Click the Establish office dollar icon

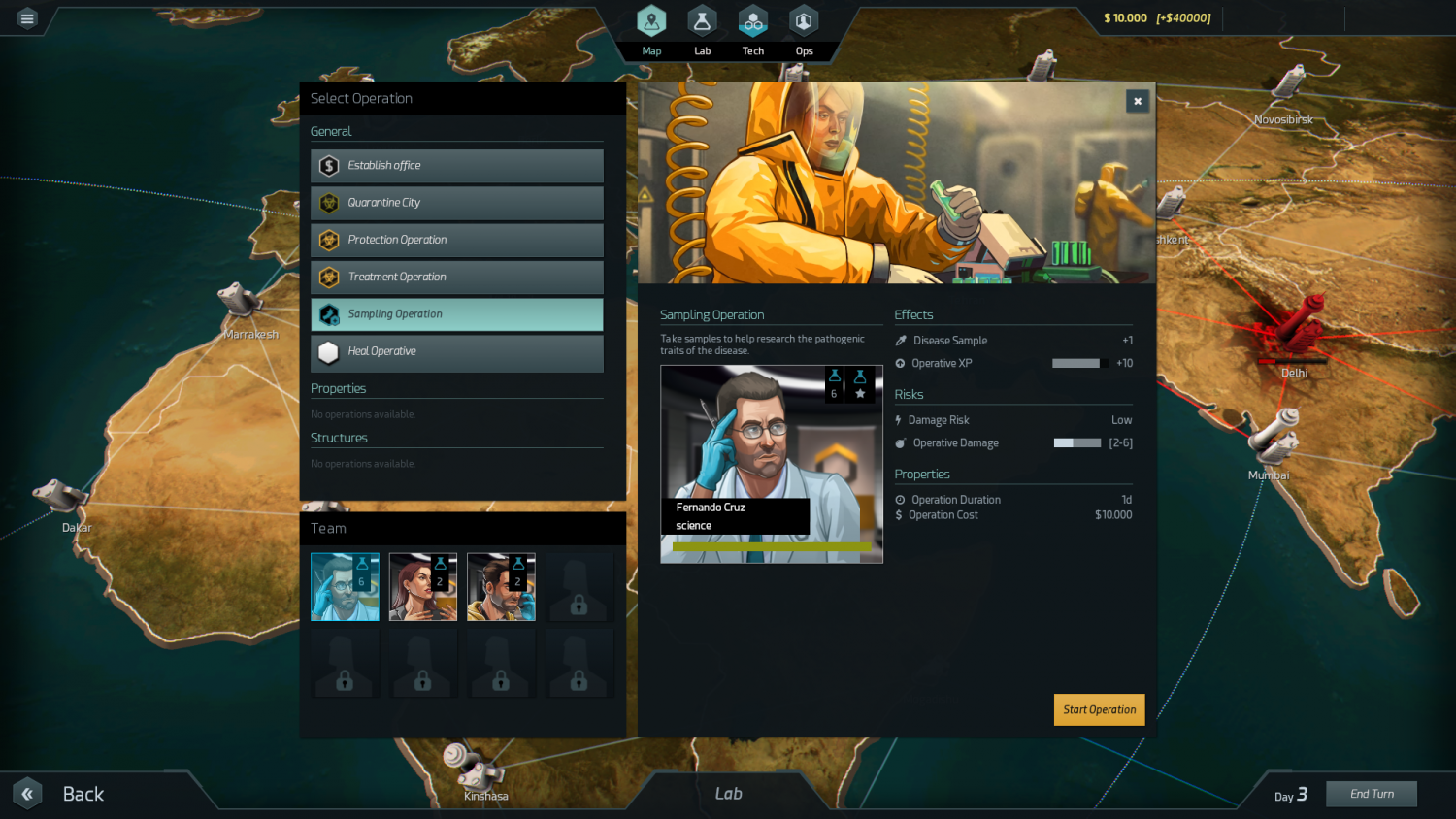click(x=328, y=165)
